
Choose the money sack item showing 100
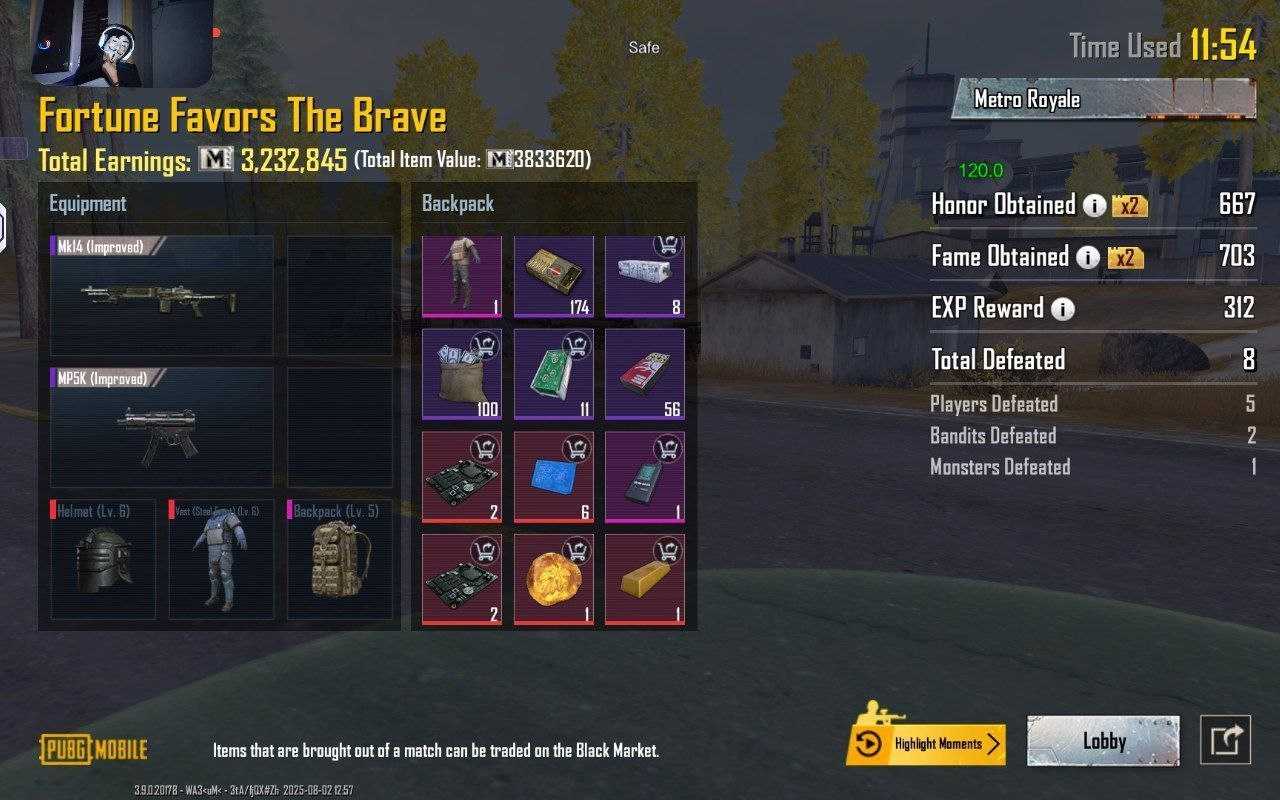tap(462, 374)
